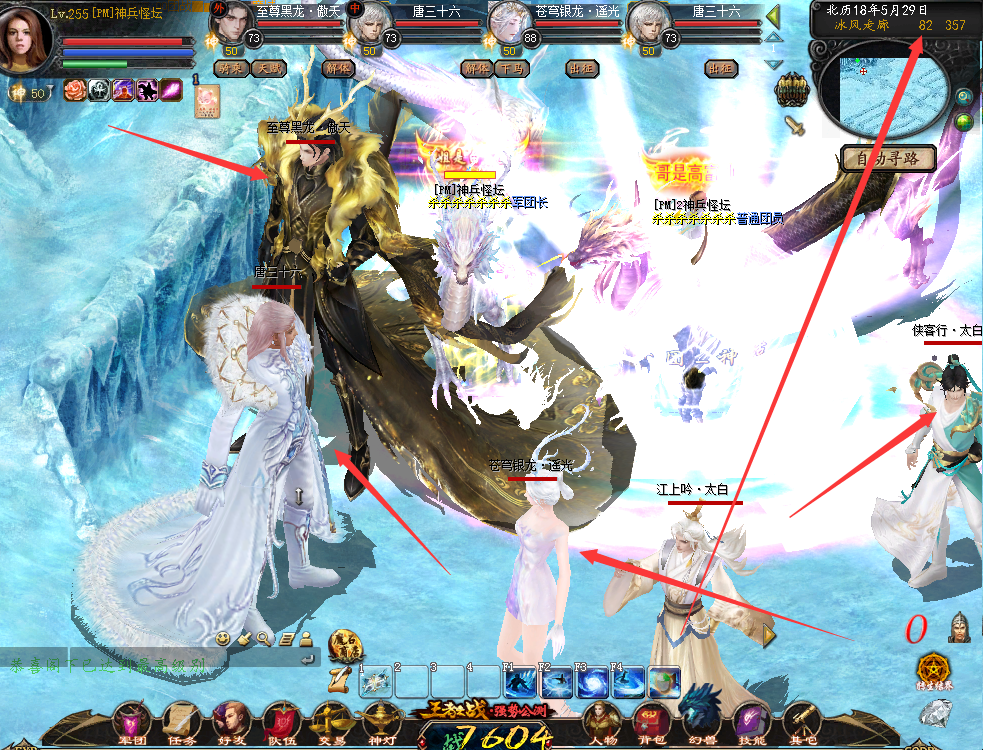983x750 pixels.
Task: Open the 交易 (Trade) scales menu
Action: [331, 720]
